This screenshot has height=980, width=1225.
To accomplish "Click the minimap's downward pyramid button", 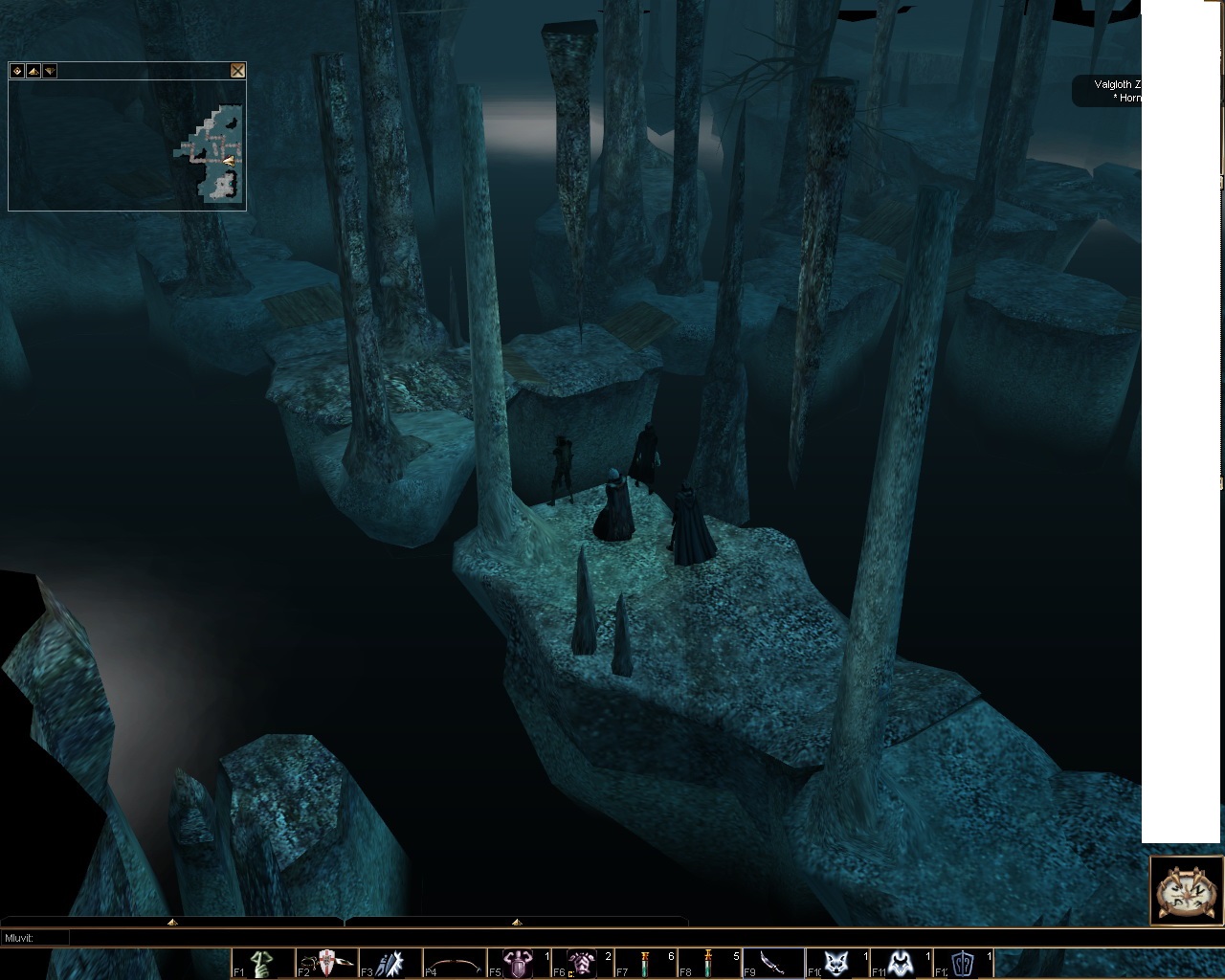I will point(50,71).
